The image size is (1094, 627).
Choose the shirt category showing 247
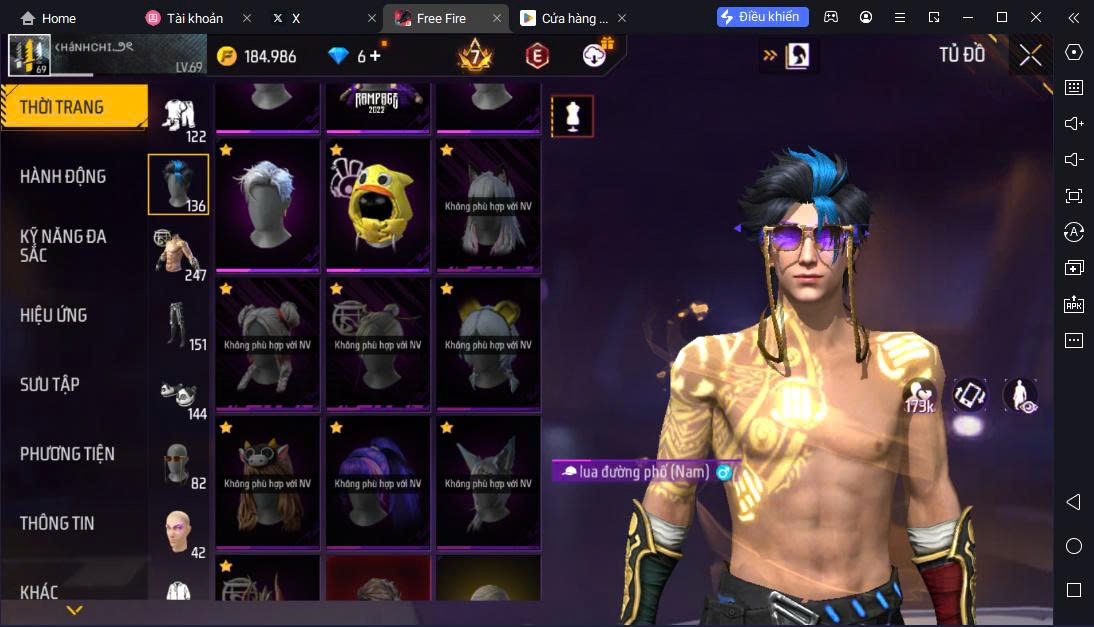pyautogui.click(x=178, y=253)
